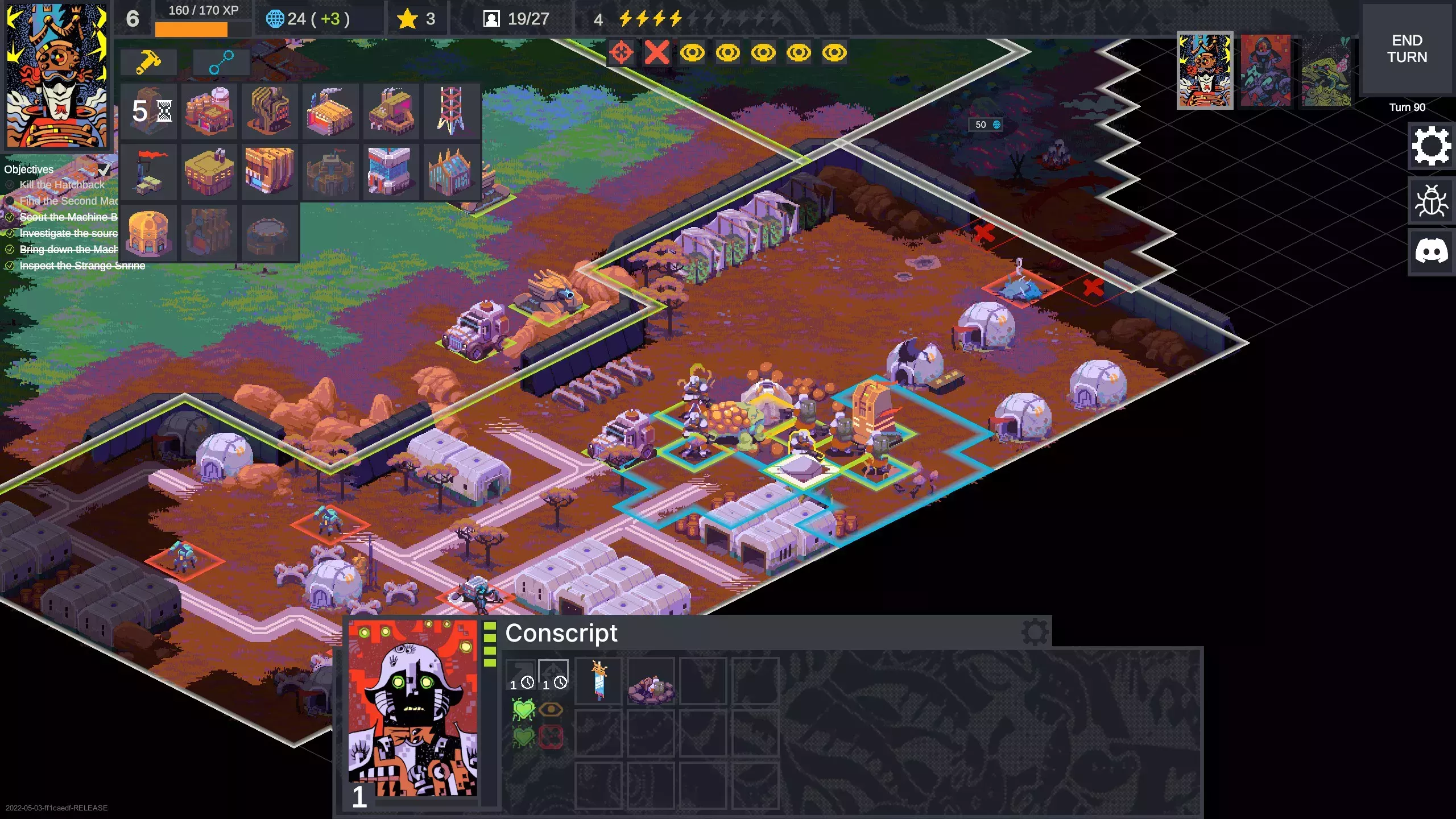Click the red X cancel icon
Image resolution: width=1456 pixels, height=819 pixels.
tap(657, 53)
